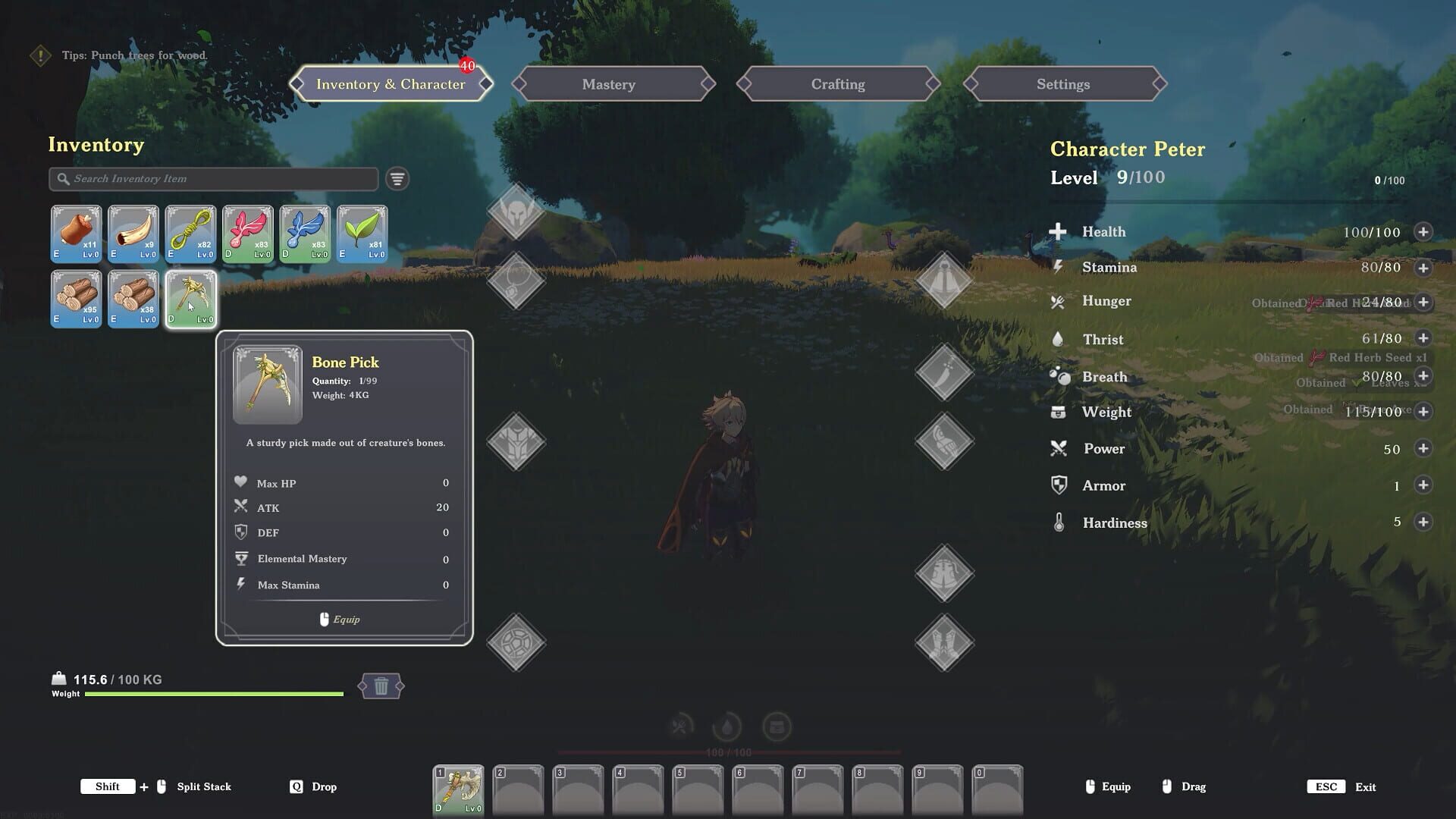
Task: Click the inventory filter icon beside search
Action: click(x=395, y=179)
